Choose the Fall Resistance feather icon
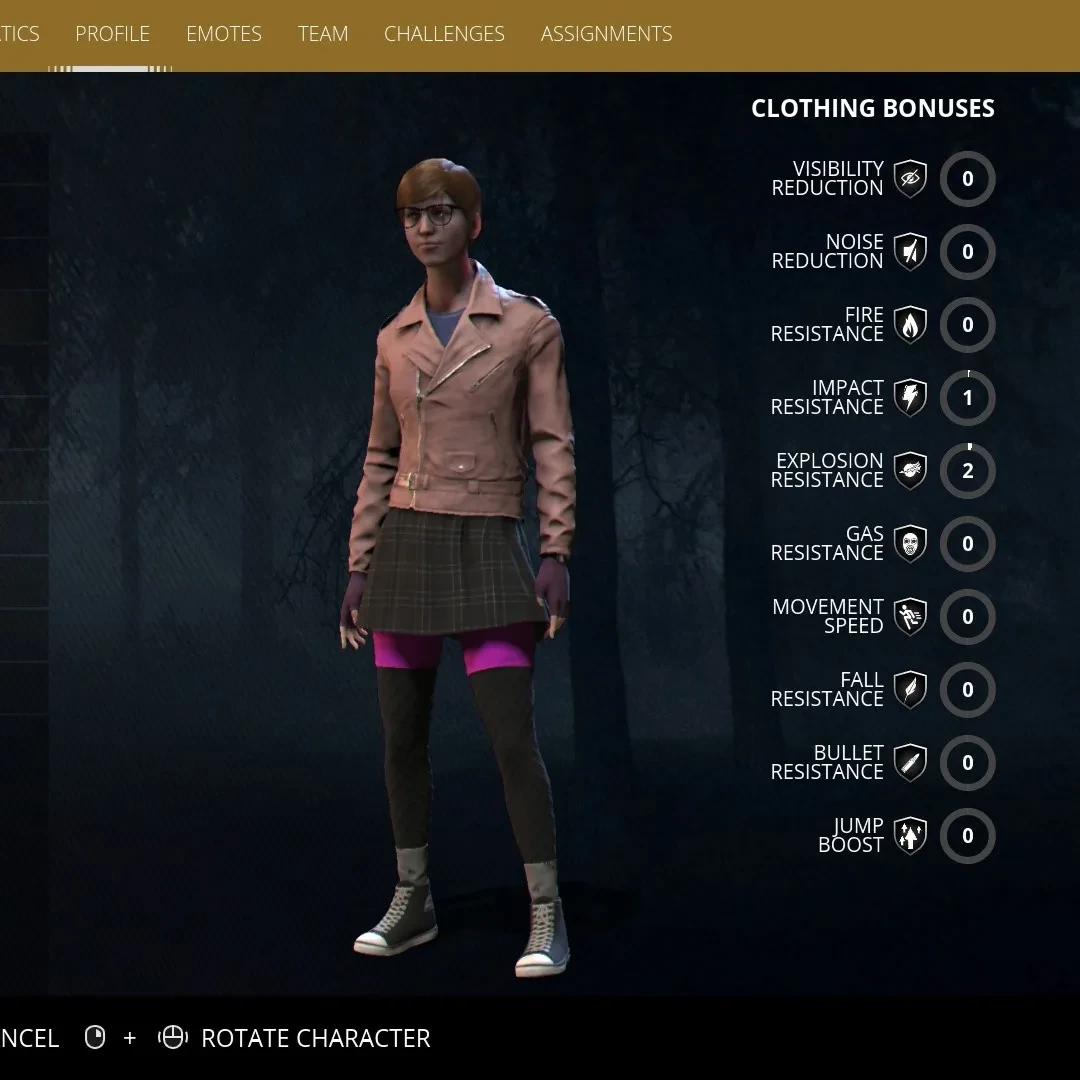1080x1080 pixels. [x=910, y=690]
